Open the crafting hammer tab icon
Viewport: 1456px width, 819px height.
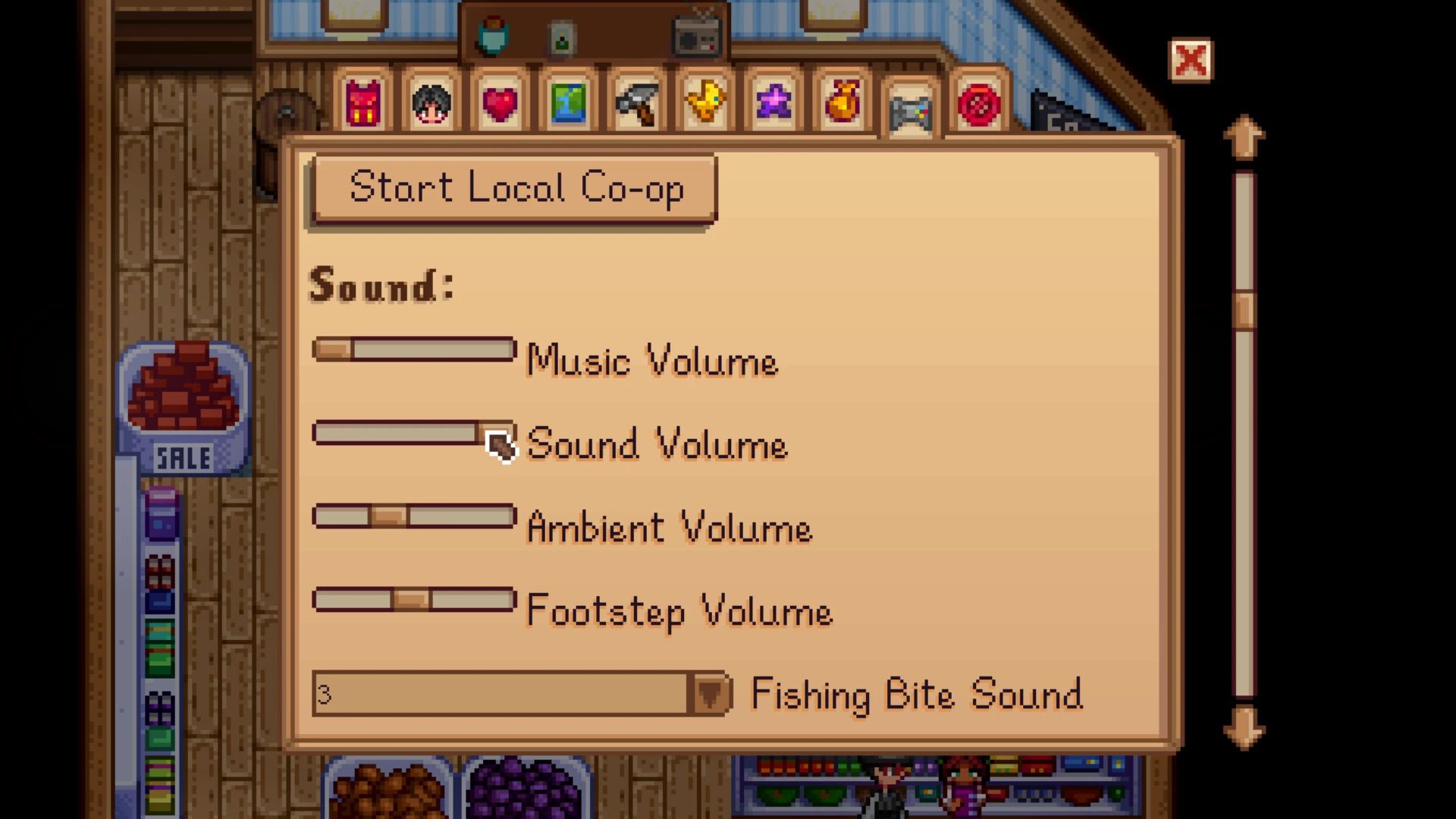637,104
